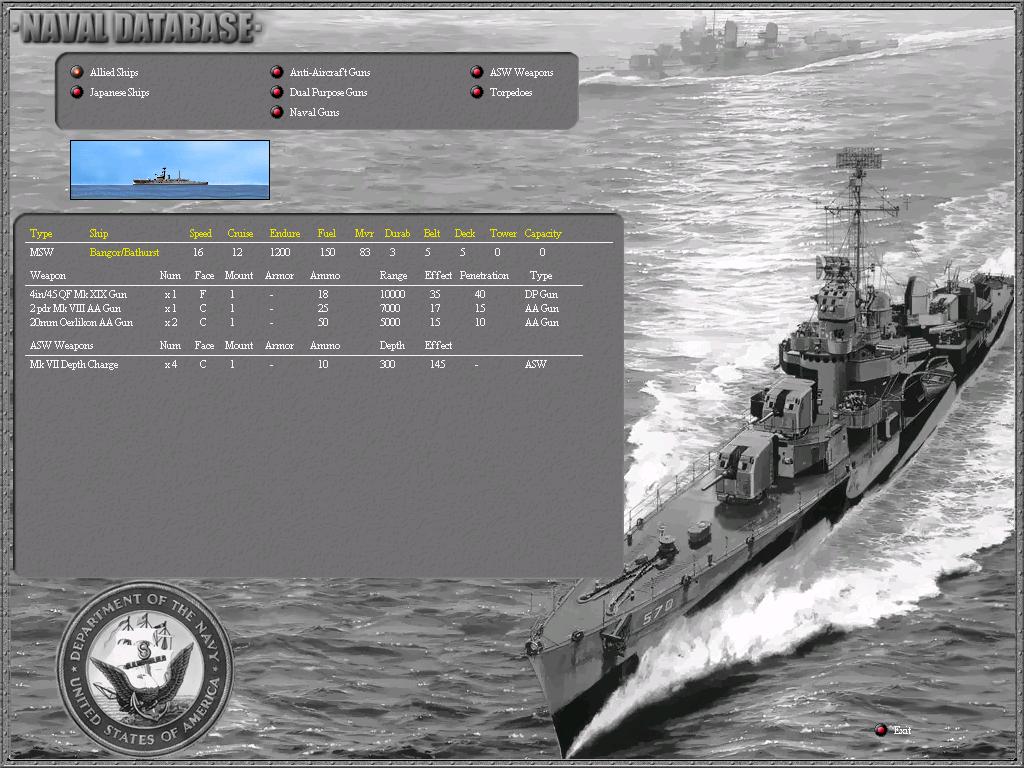Switch to the ASW Weapons category
The height and width of the screenshot is (768, 1024).
tap(477, 72)
